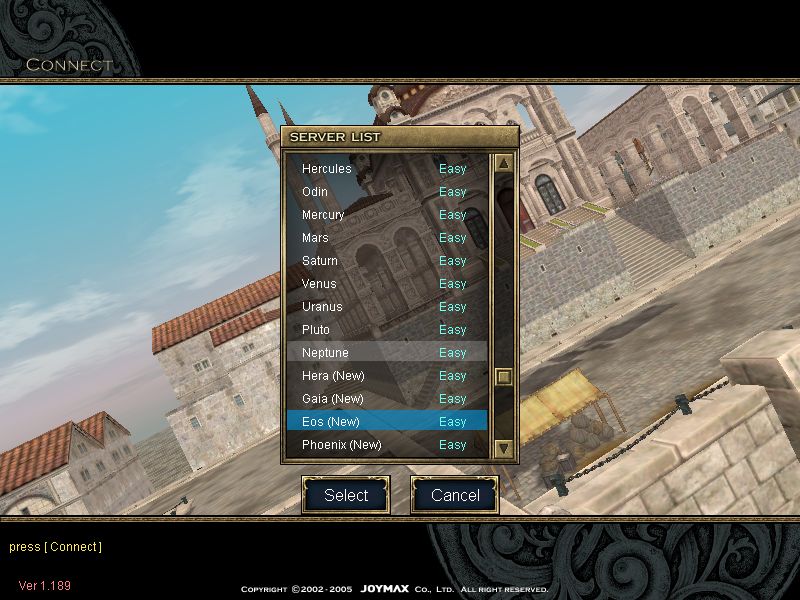
Task: Choose the Saturn server row
Action: [x=385, y=261]
